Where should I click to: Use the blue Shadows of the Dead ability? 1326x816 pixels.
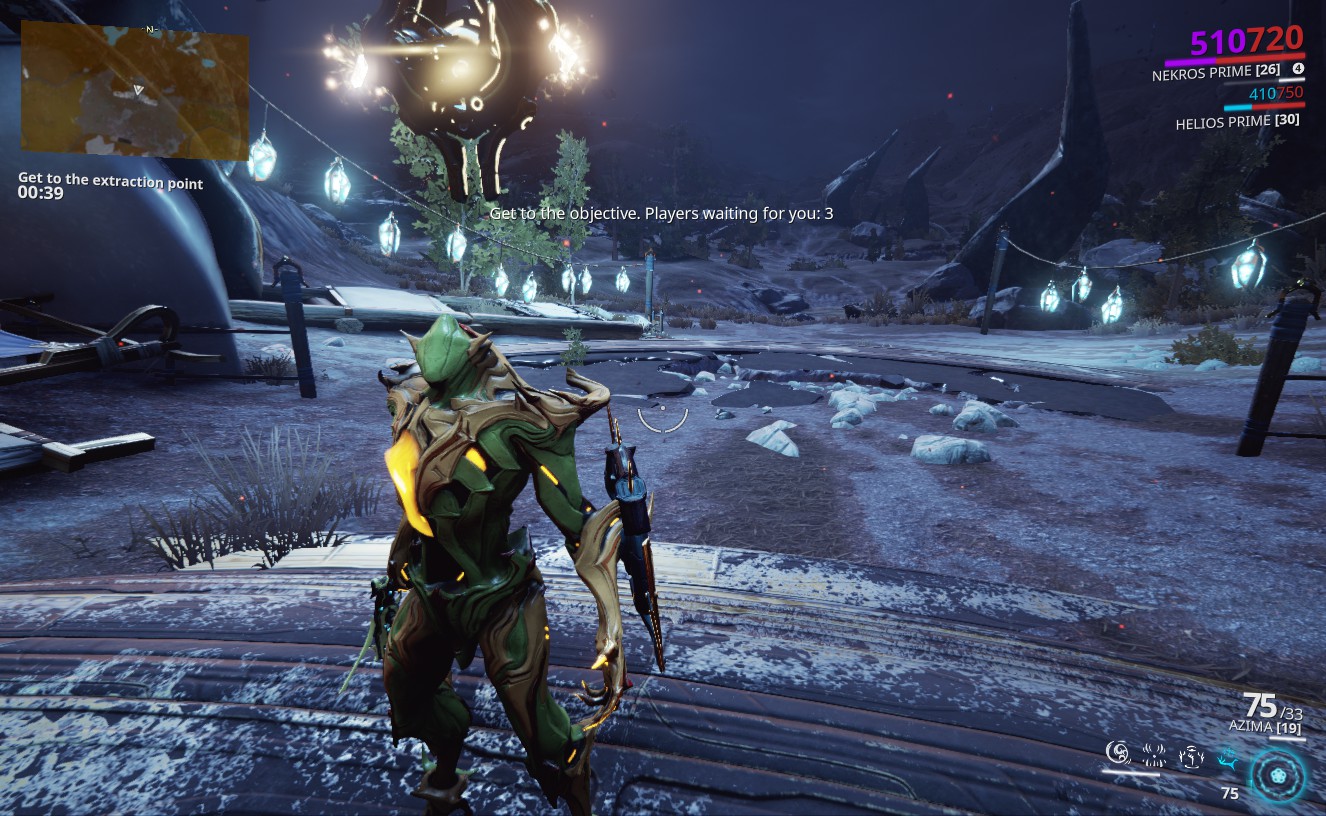click(1227, 757)
